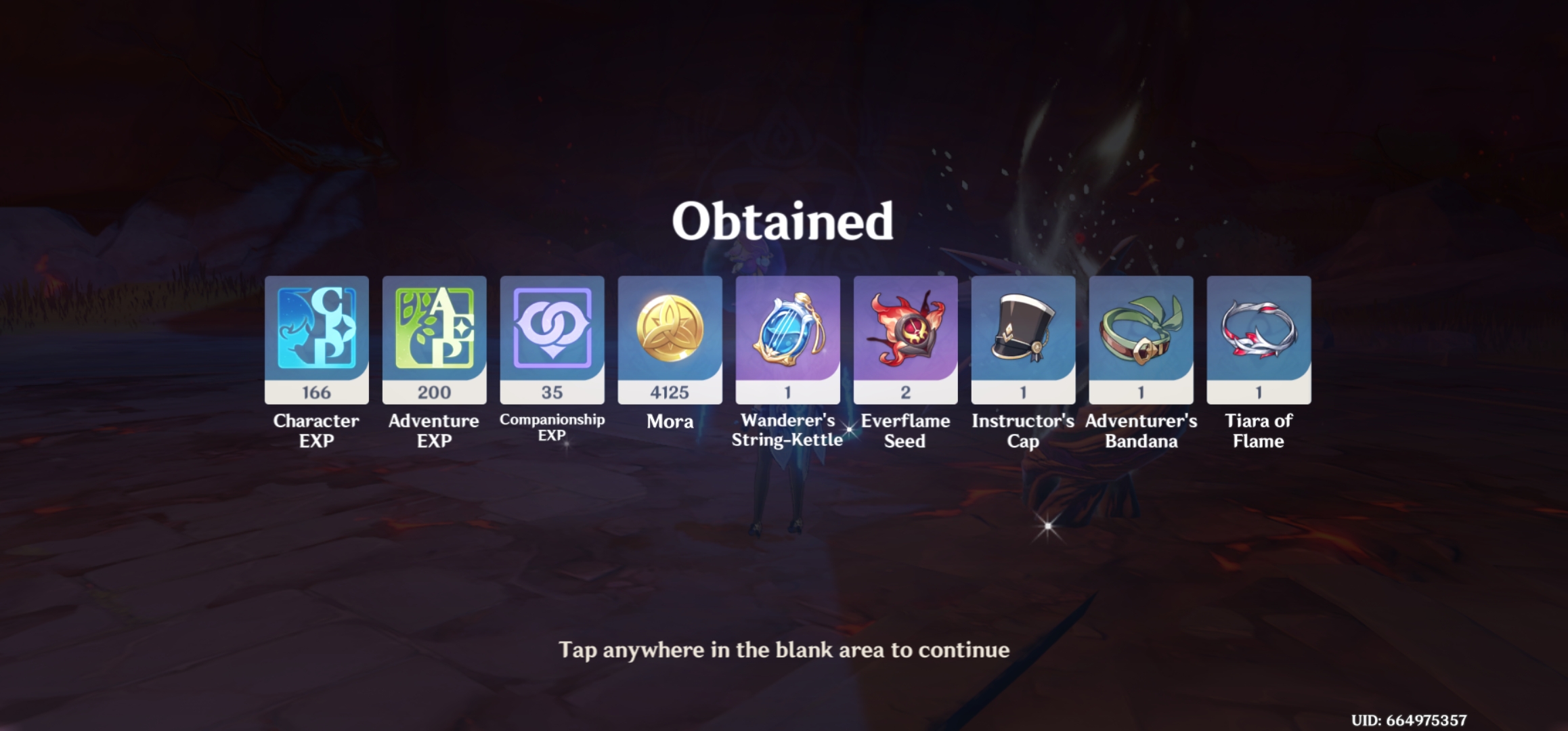The width and height of the screenshot is (1568, 731).
Task: Inspect the Tiara of Flame reward card
Action: click(1258, 338)
